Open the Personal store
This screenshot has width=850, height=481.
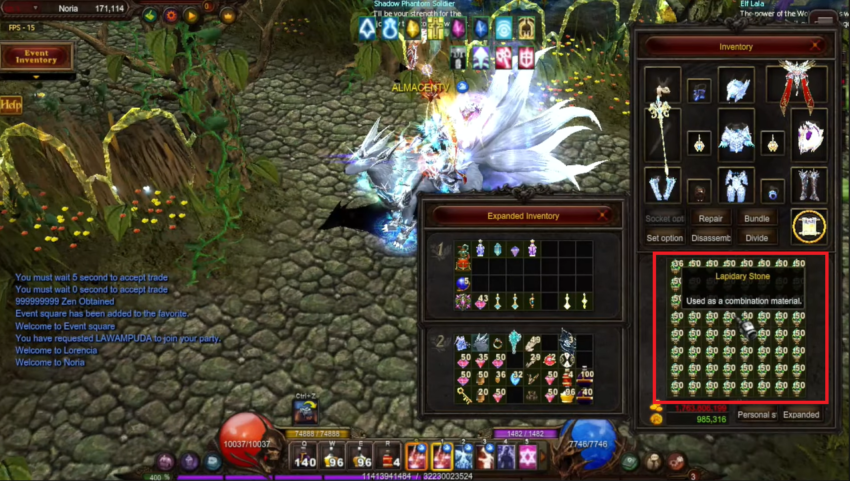756,414
